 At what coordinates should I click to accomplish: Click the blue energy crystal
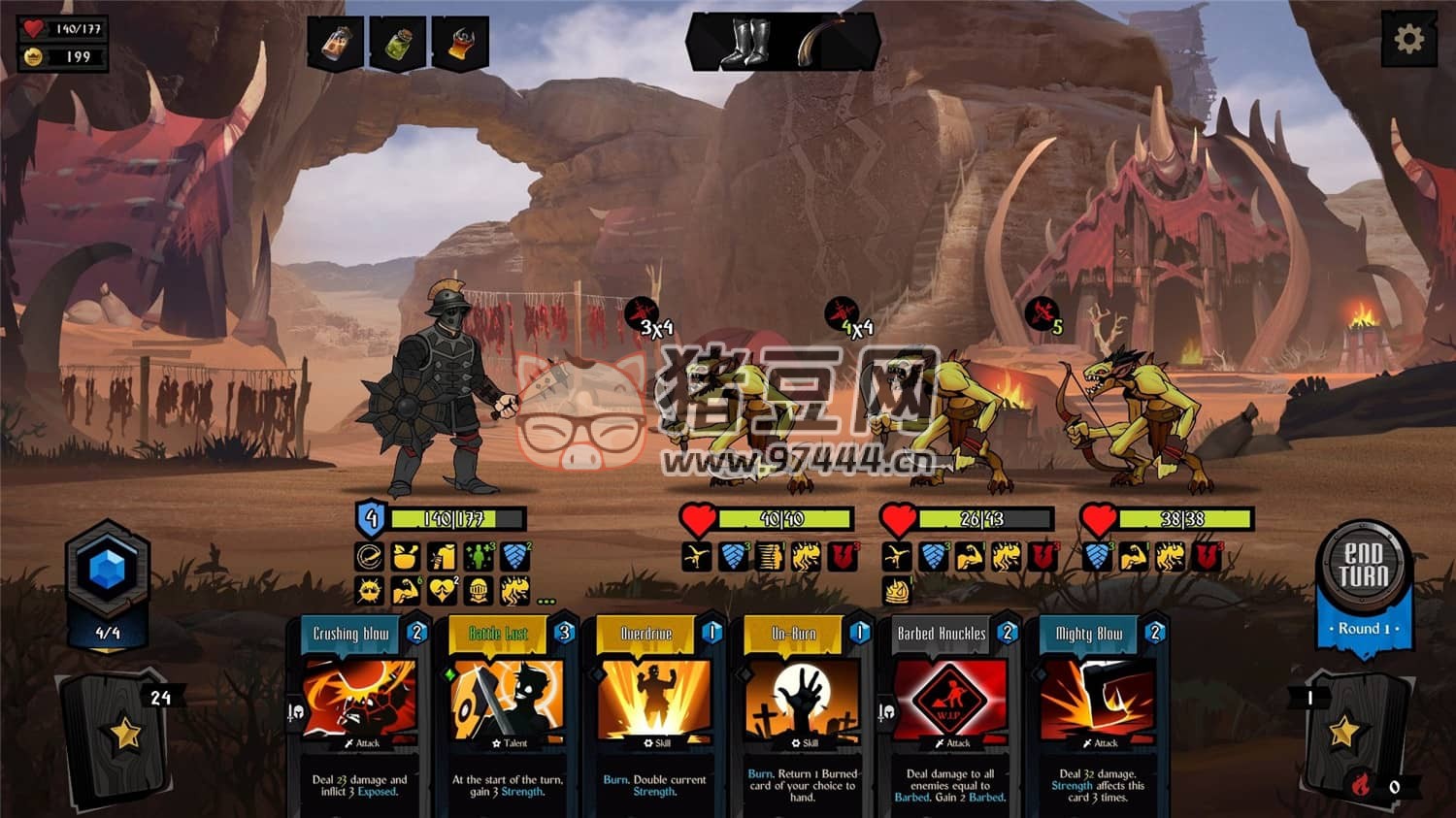click(x=108, y=571)
